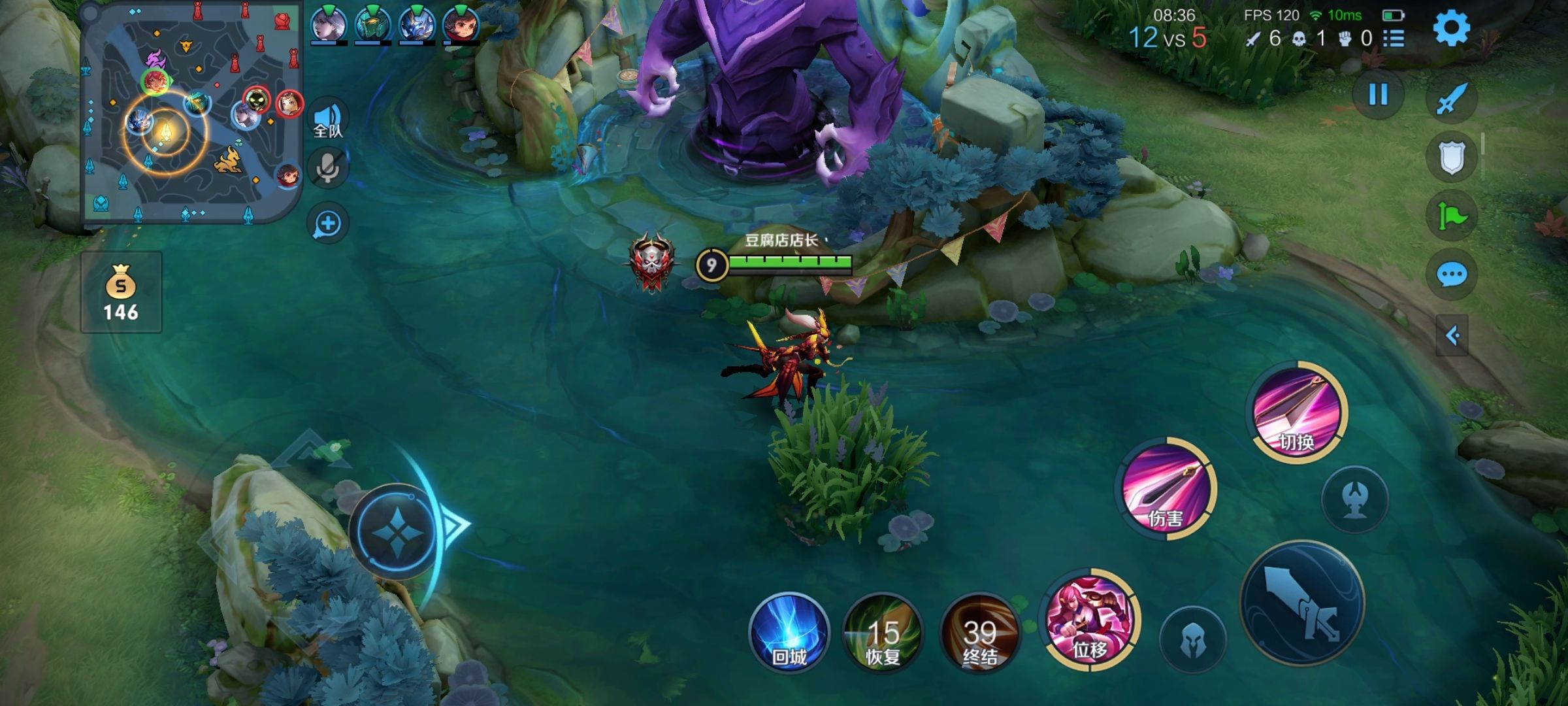
Task: Send the shield defend signal
Action: pyautogui.click(x=1452, y=157)
